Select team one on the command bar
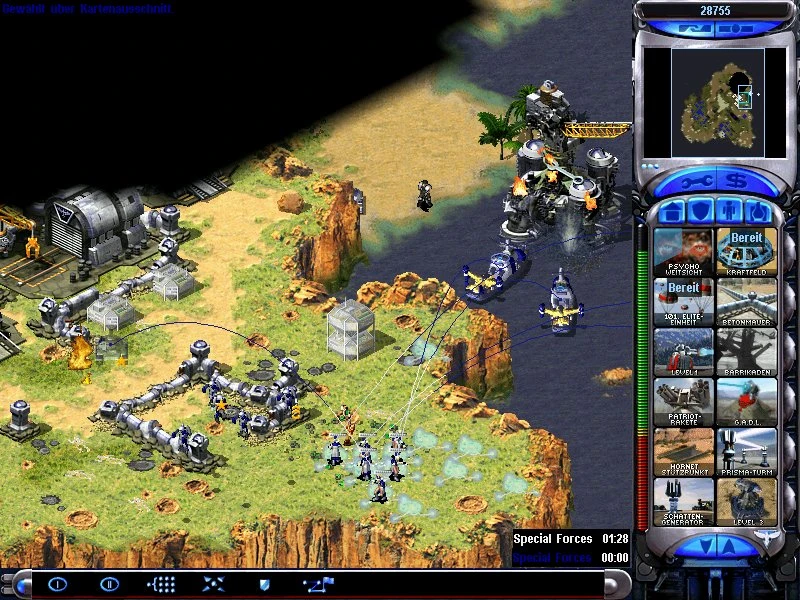This screenshot has height=600, width=800. [x=58, y=584]
